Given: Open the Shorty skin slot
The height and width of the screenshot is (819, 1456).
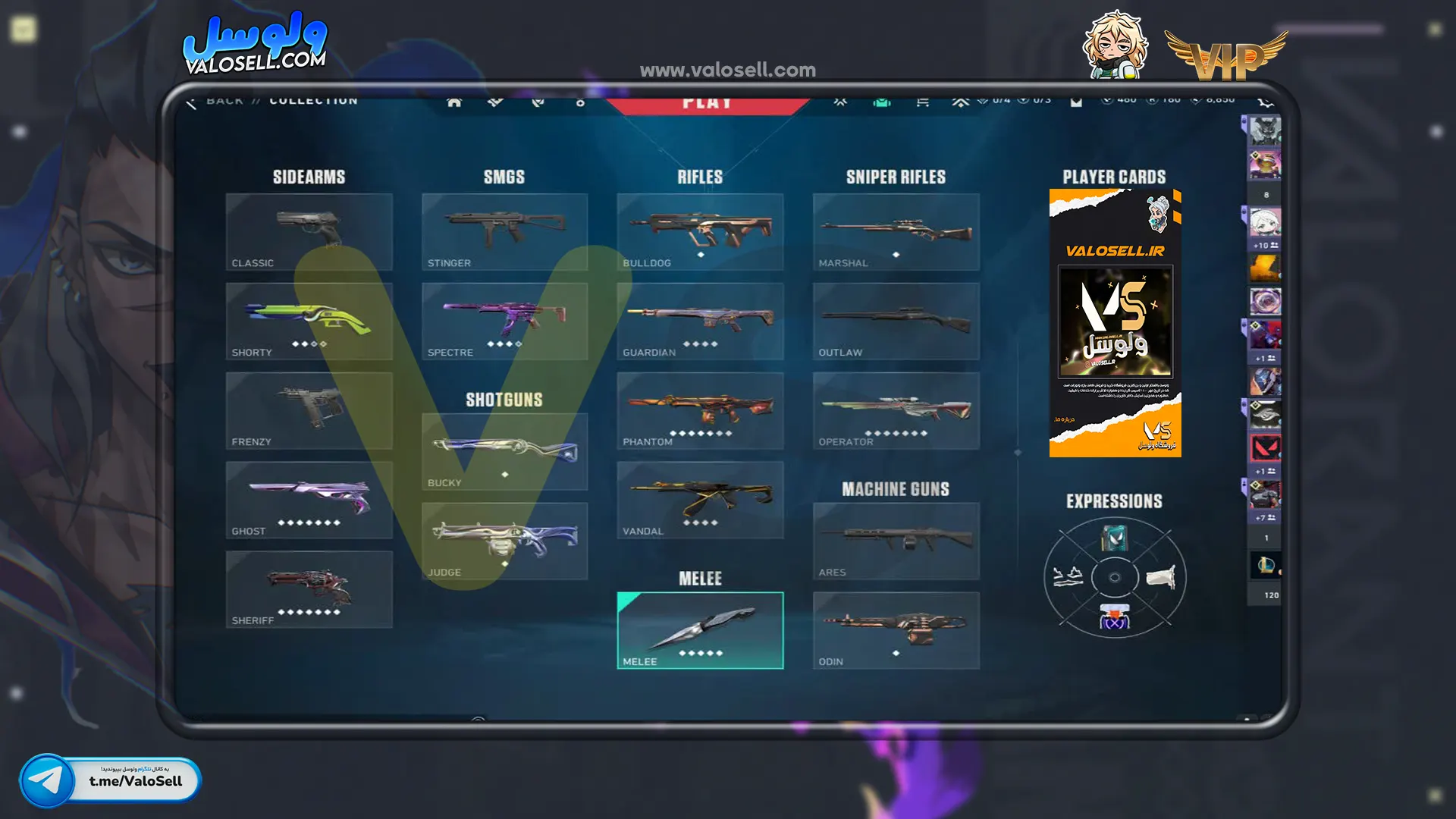Looking at the screenshot, I should 309,321.
